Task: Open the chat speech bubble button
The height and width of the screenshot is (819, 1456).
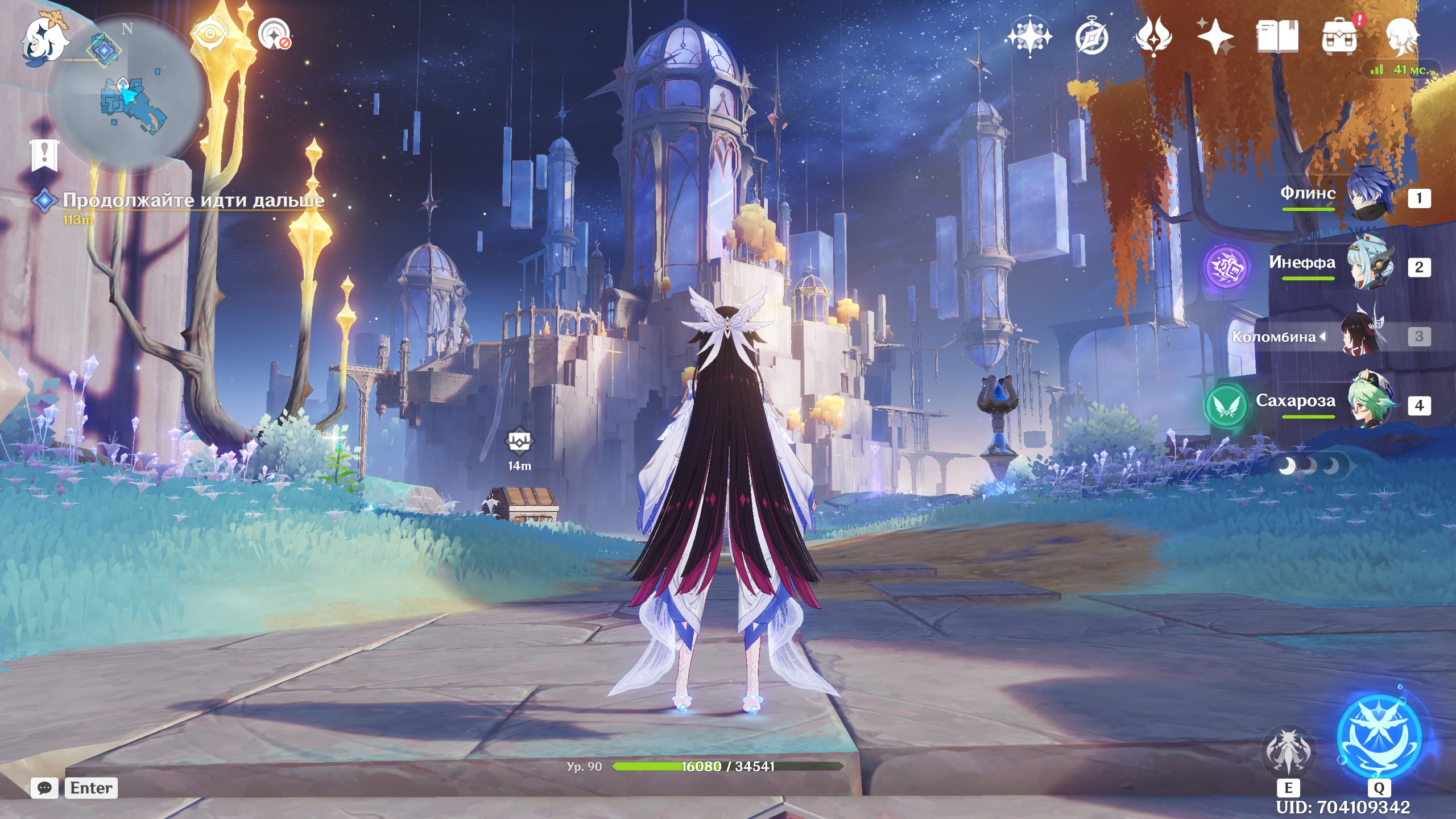Action: (44, 788)
